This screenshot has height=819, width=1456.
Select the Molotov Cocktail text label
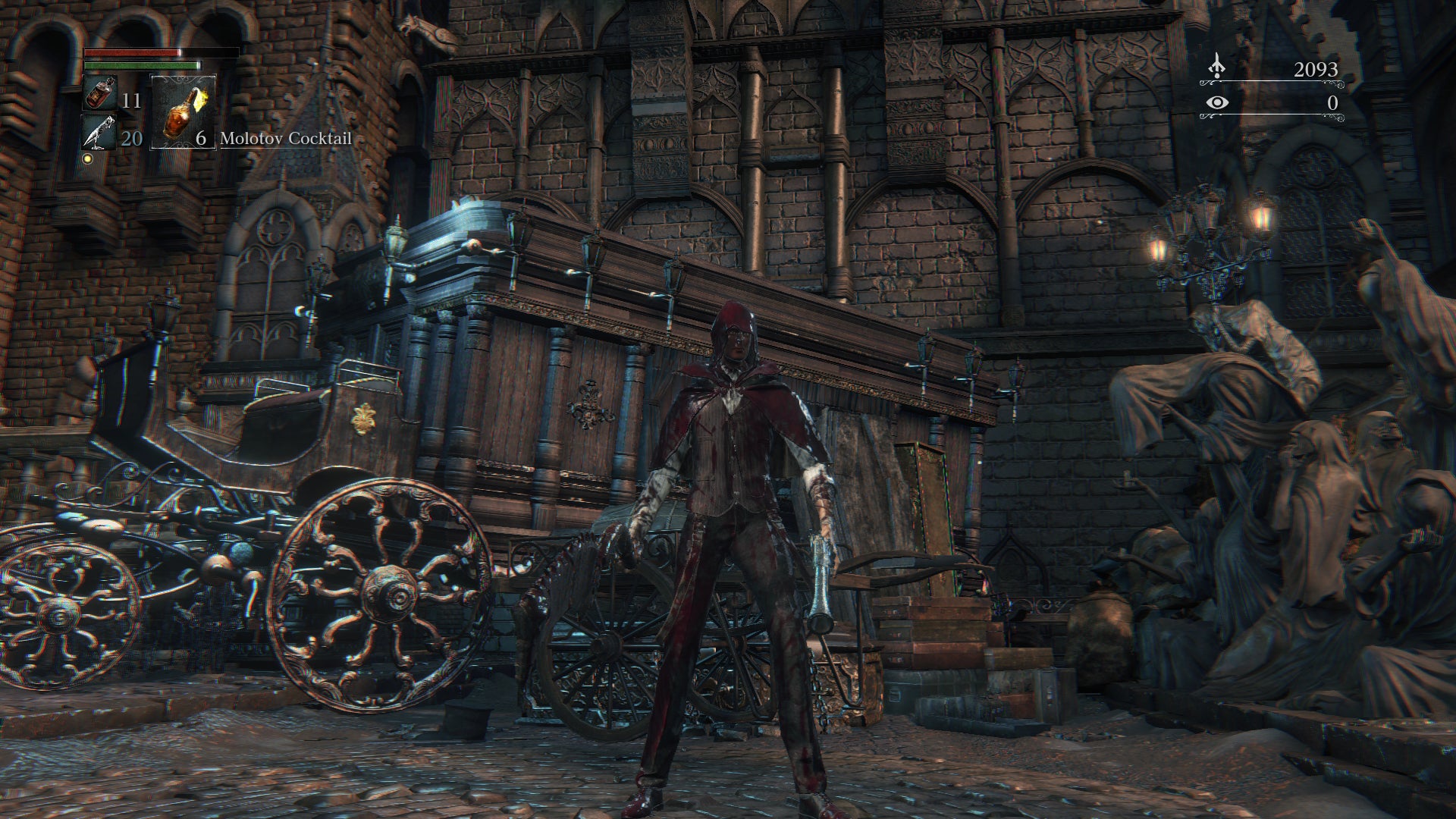tap(286, 138)
